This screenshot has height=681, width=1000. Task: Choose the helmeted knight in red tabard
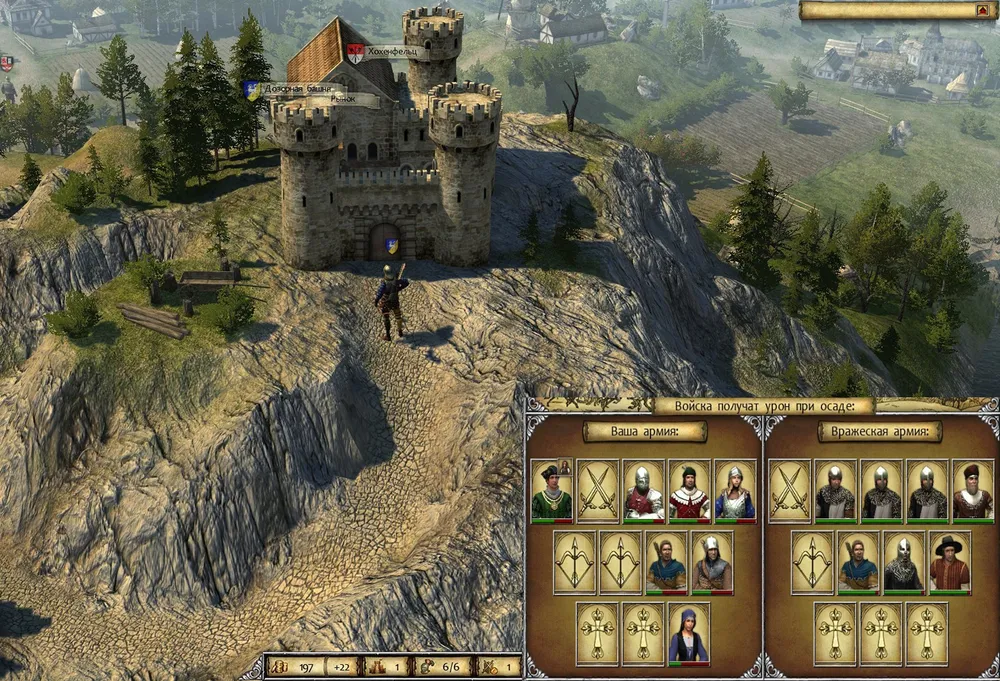[x=643, y=491]
